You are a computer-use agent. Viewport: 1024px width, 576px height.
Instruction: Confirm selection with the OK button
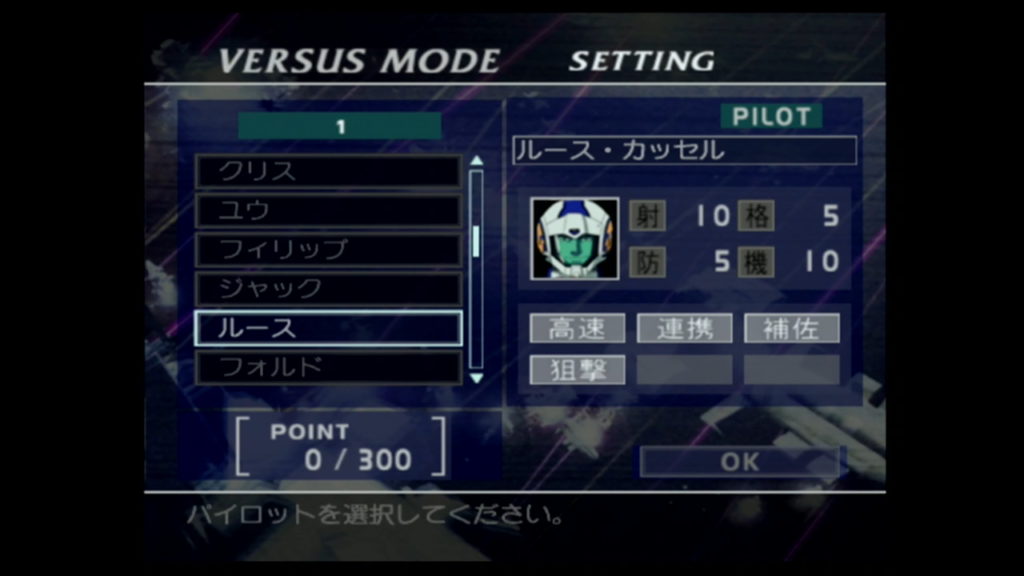(740, 462)
